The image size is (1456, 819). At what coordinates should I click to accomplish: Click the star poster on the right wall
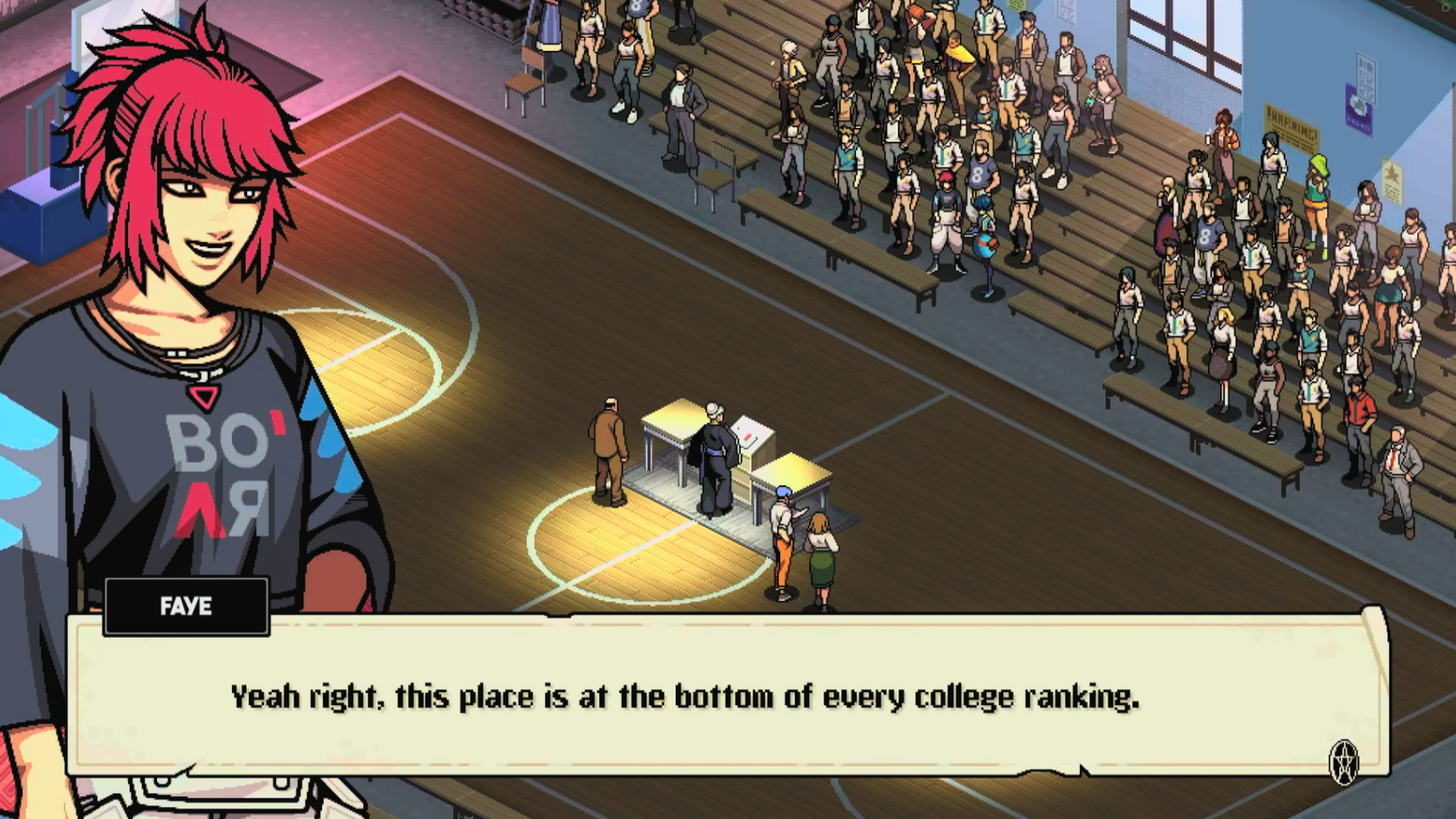(1392, 181)
